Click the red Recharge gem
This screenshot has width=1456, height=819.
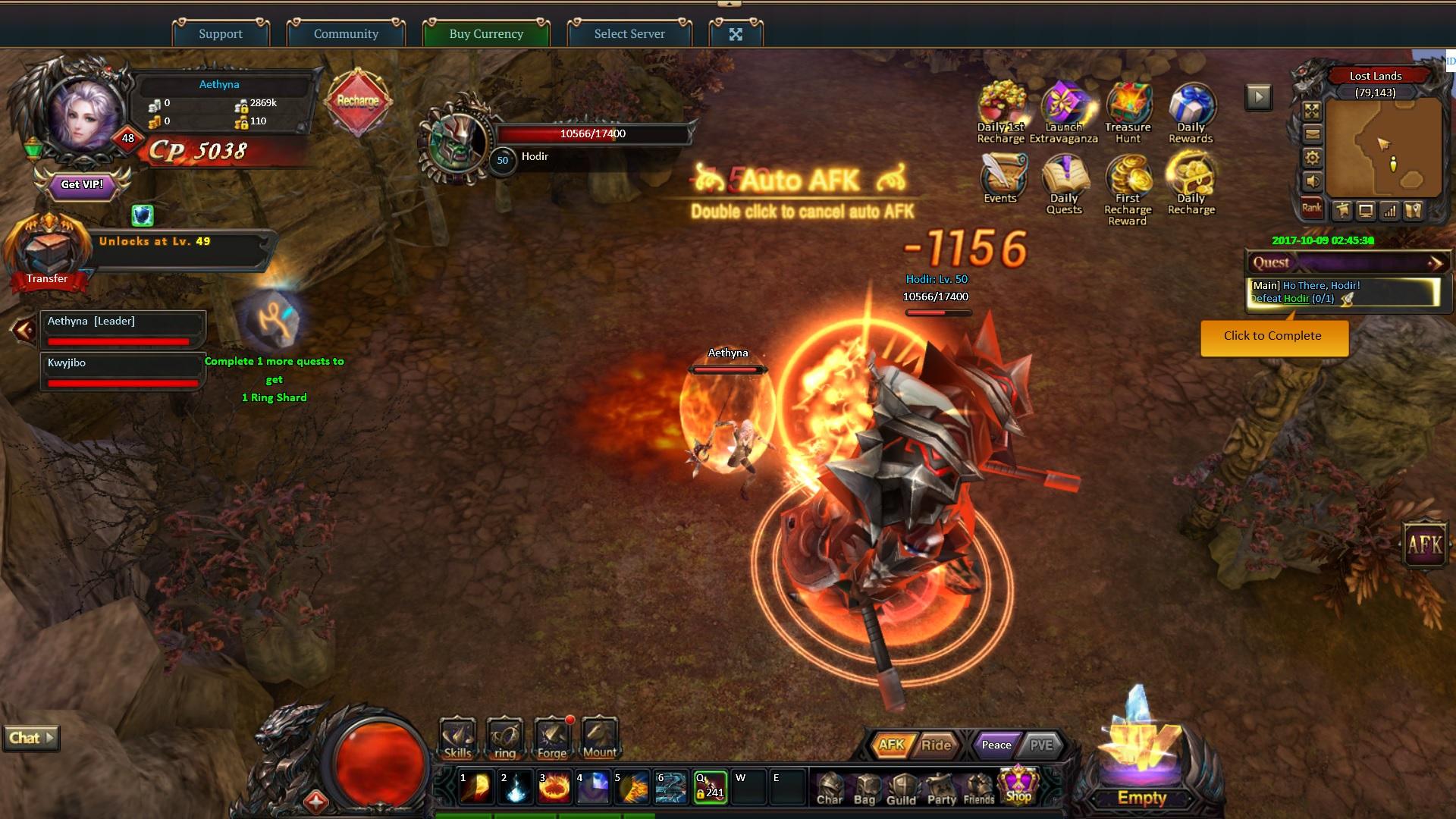pos(358,102)
